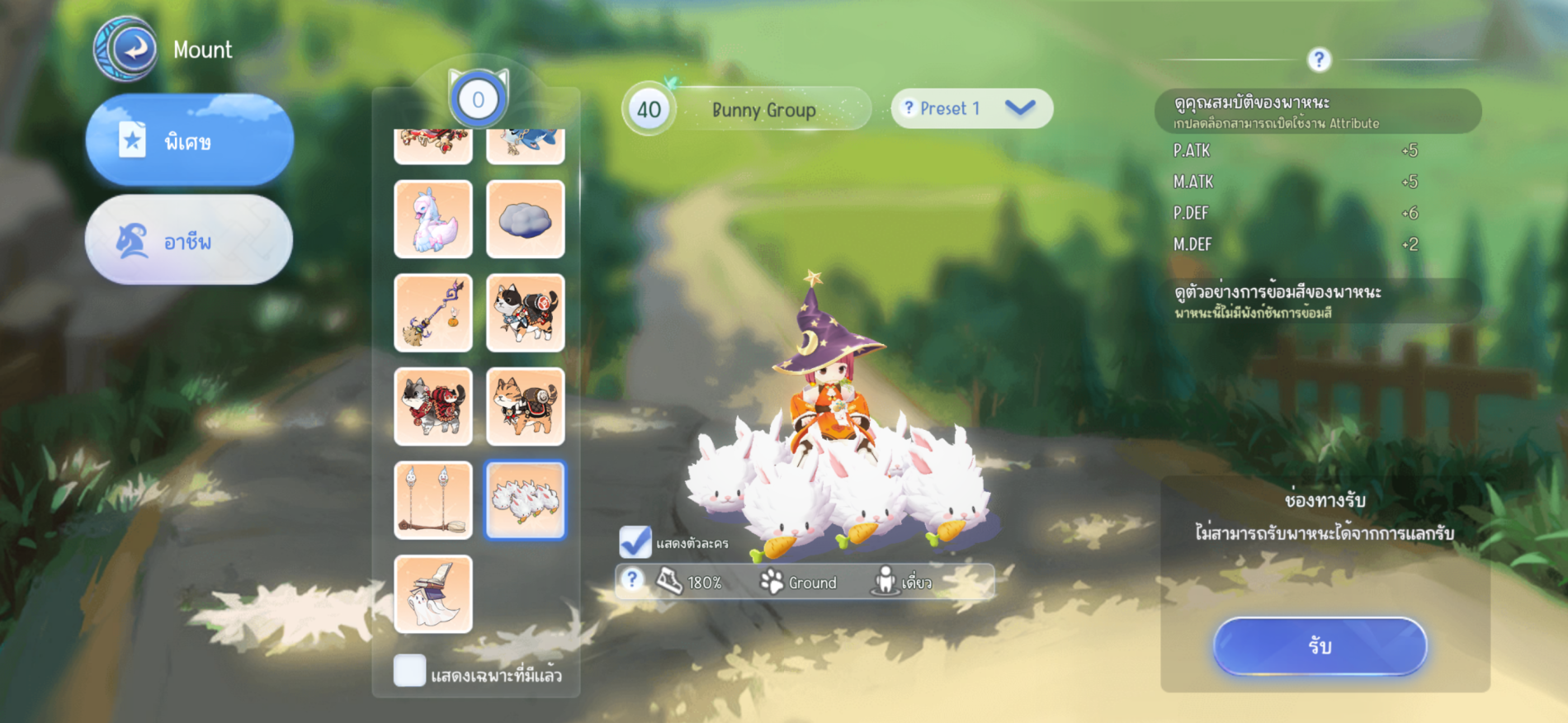Select the gray cloud mount

pos(526,220)
